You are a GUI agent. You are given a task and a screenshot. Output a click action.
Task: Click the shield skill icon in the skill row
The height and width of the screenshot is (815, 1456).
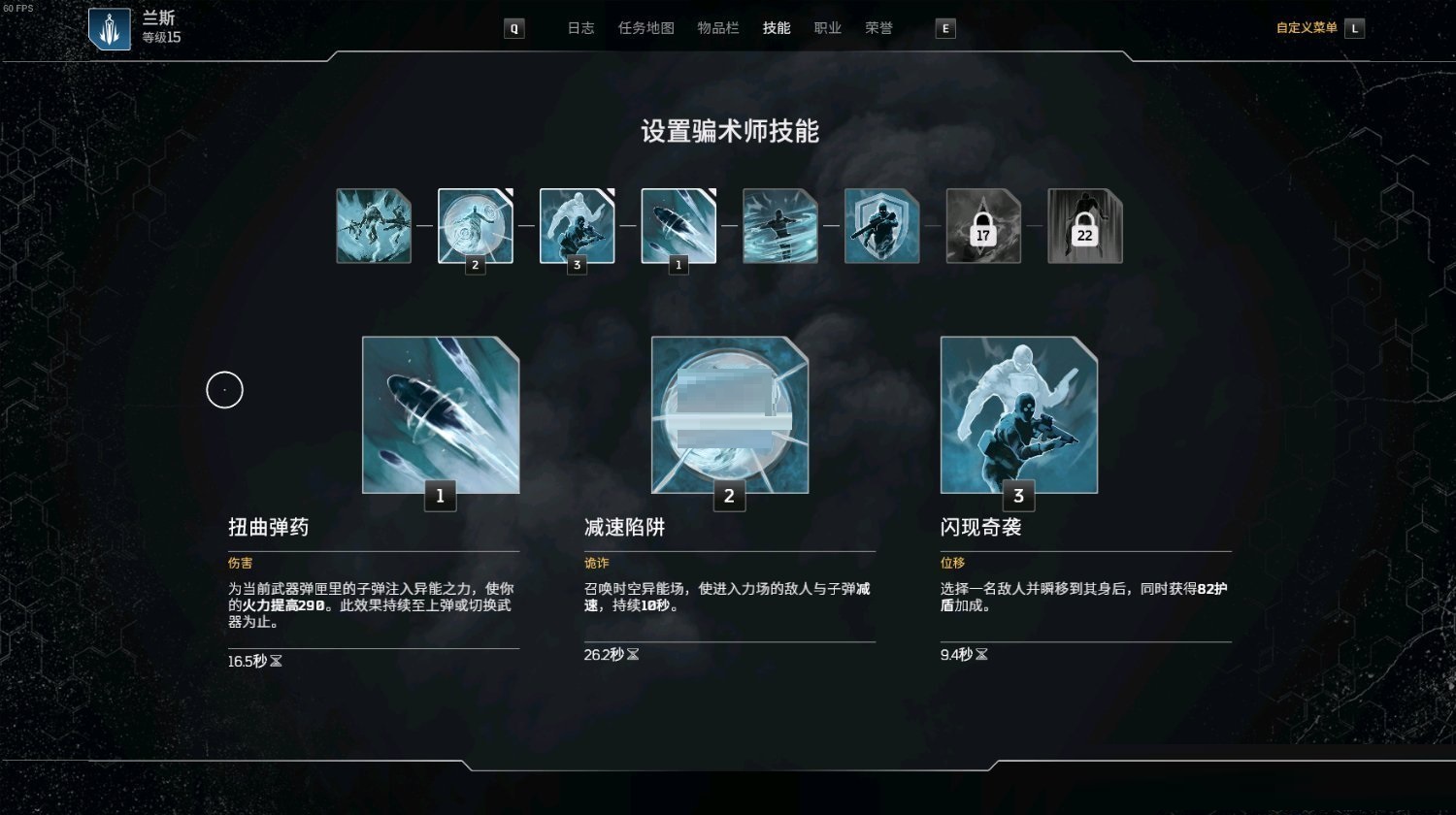point(882,225)
